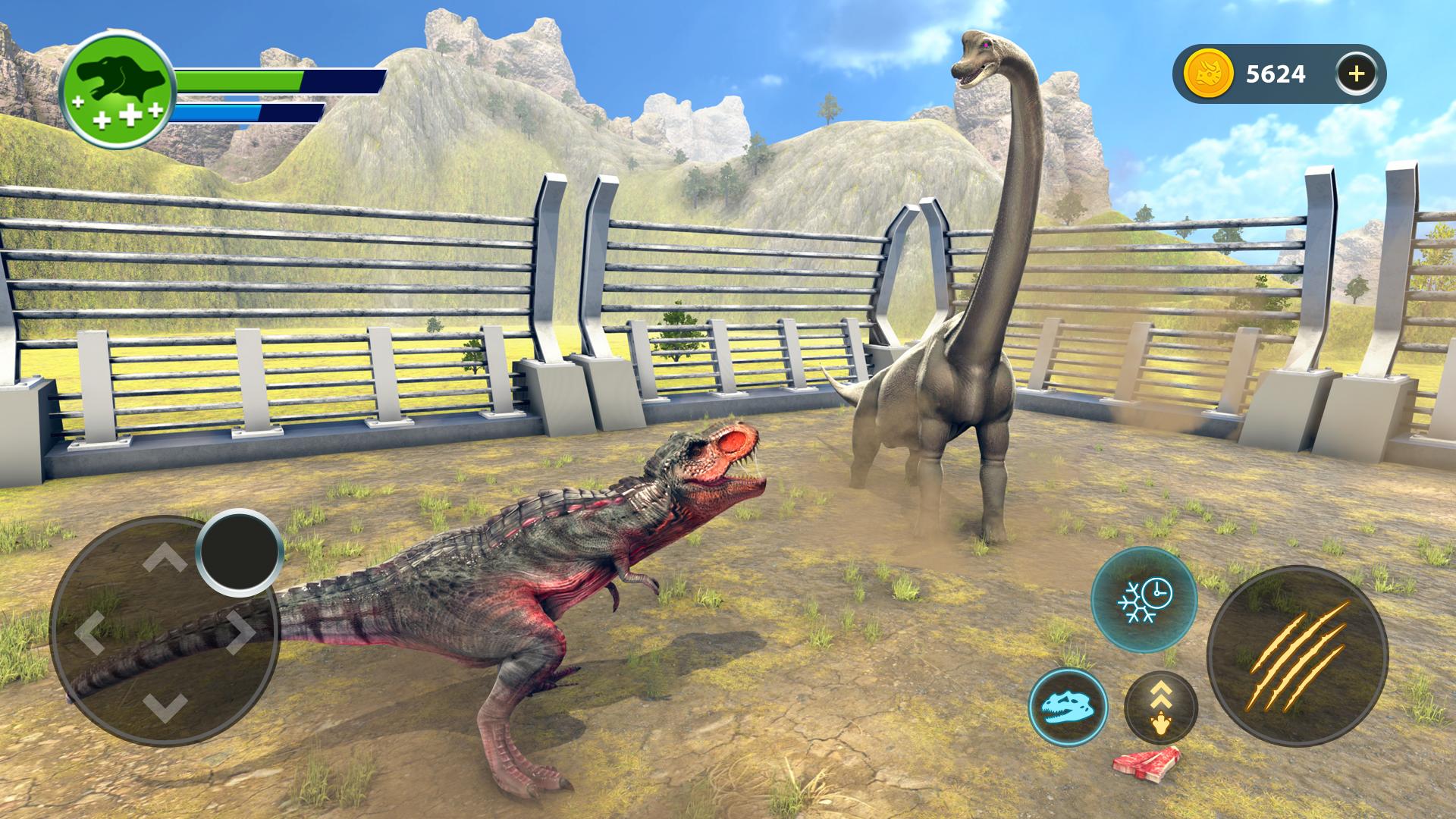Screen dimensions: 1456x819
Task: Tap the plus button to buy coins
Action: coord(1357,74)
